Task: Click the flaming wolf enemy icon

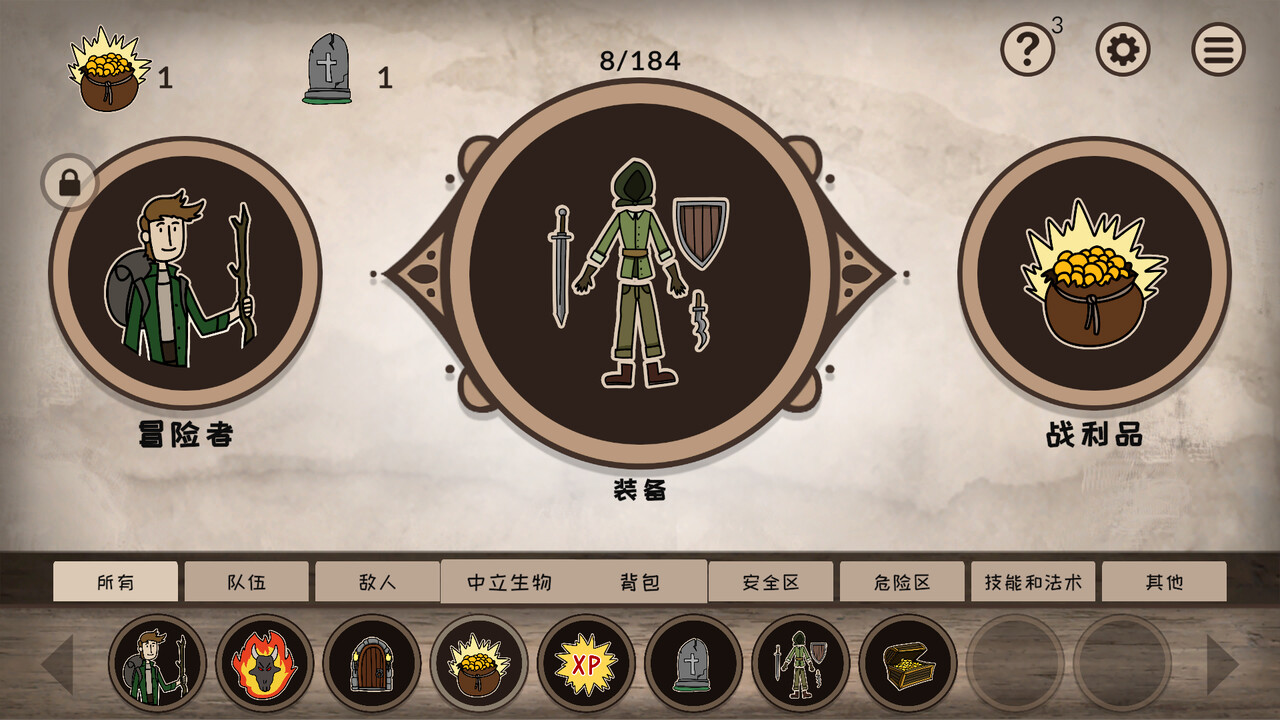Action: pos(262,662)
